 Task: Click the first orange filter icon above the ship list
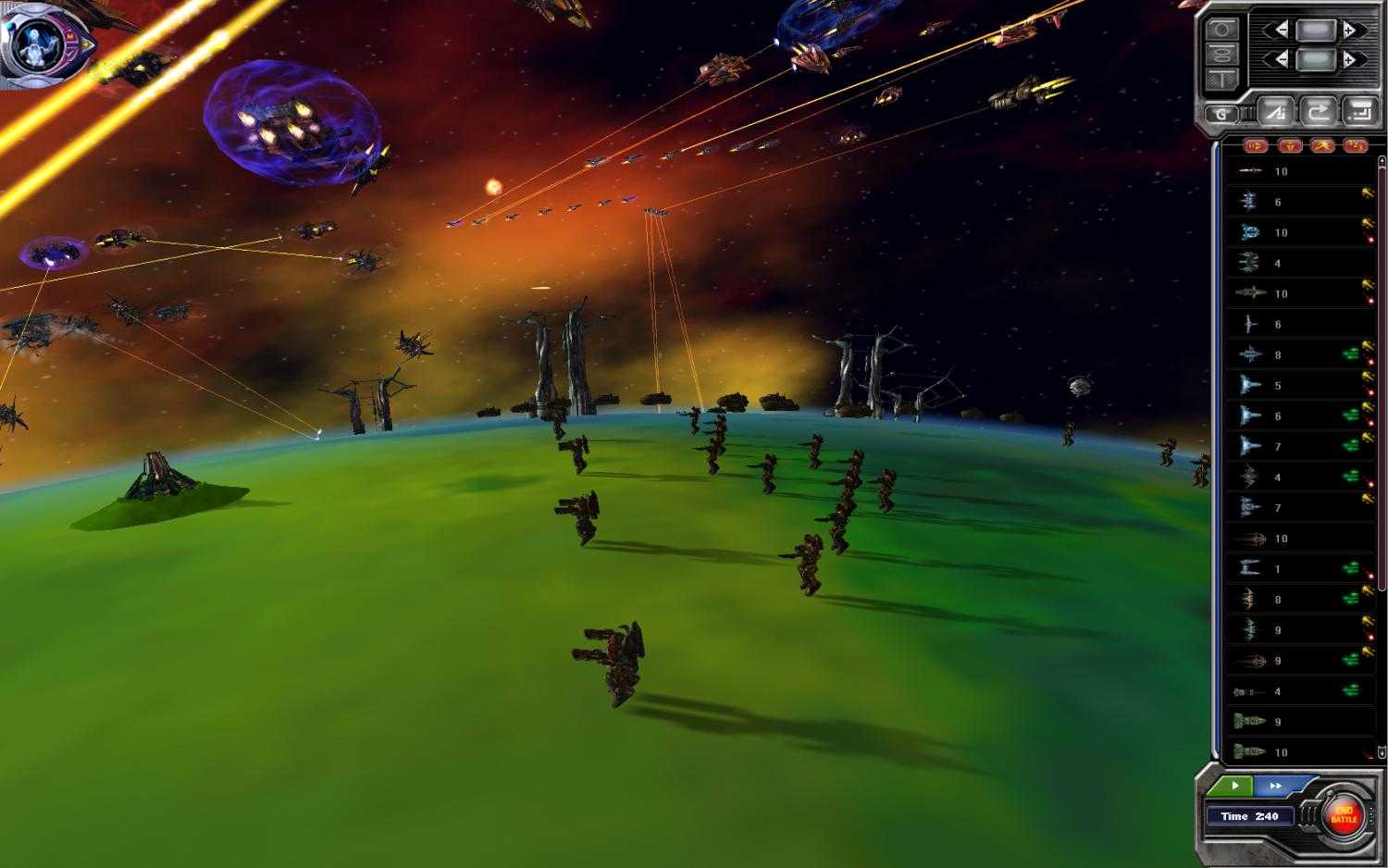point(1257,146)
